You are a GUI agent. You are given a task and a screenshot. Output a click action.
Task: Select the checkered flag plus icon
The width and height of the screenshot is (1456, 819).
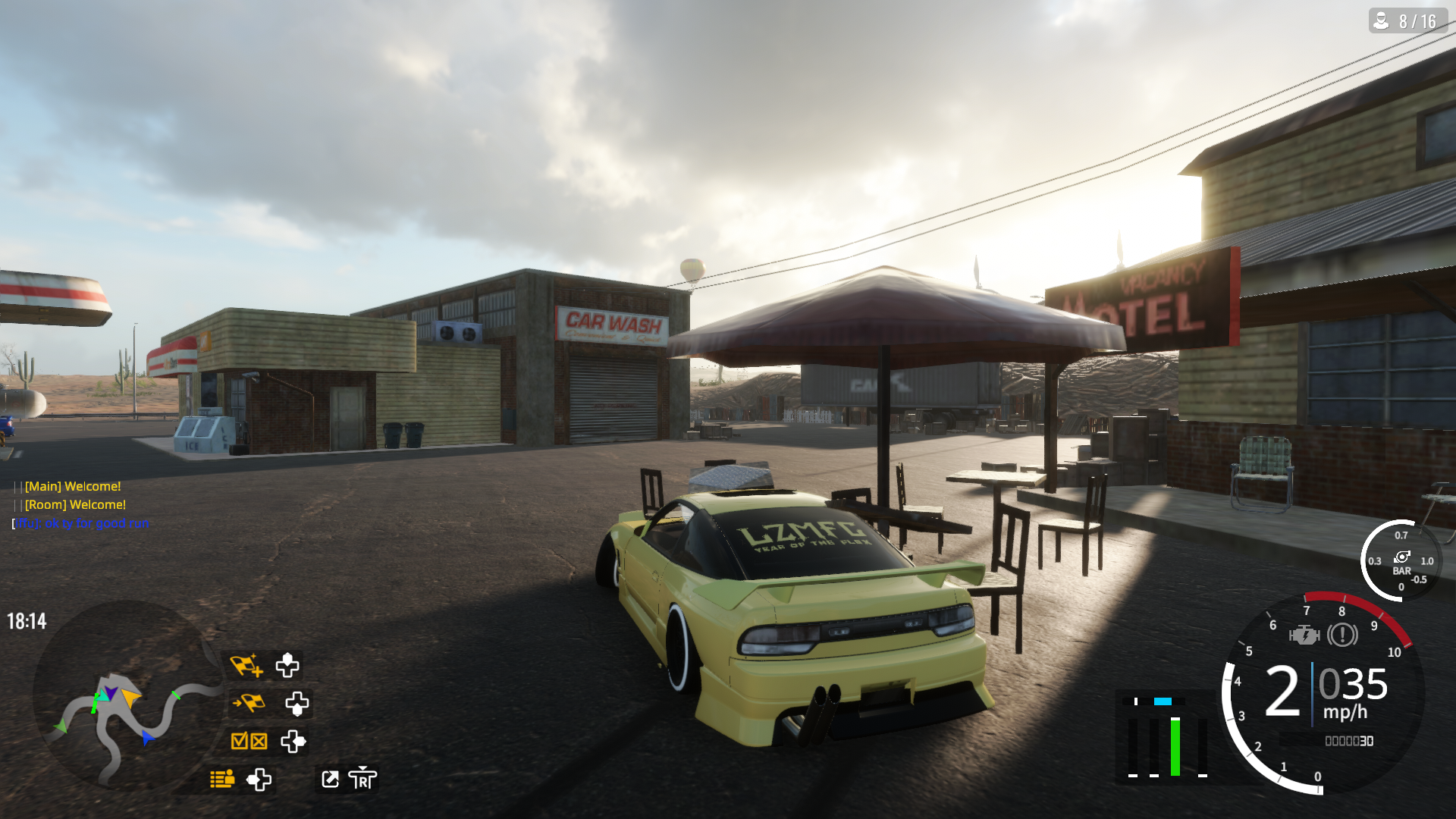(246, 665)
